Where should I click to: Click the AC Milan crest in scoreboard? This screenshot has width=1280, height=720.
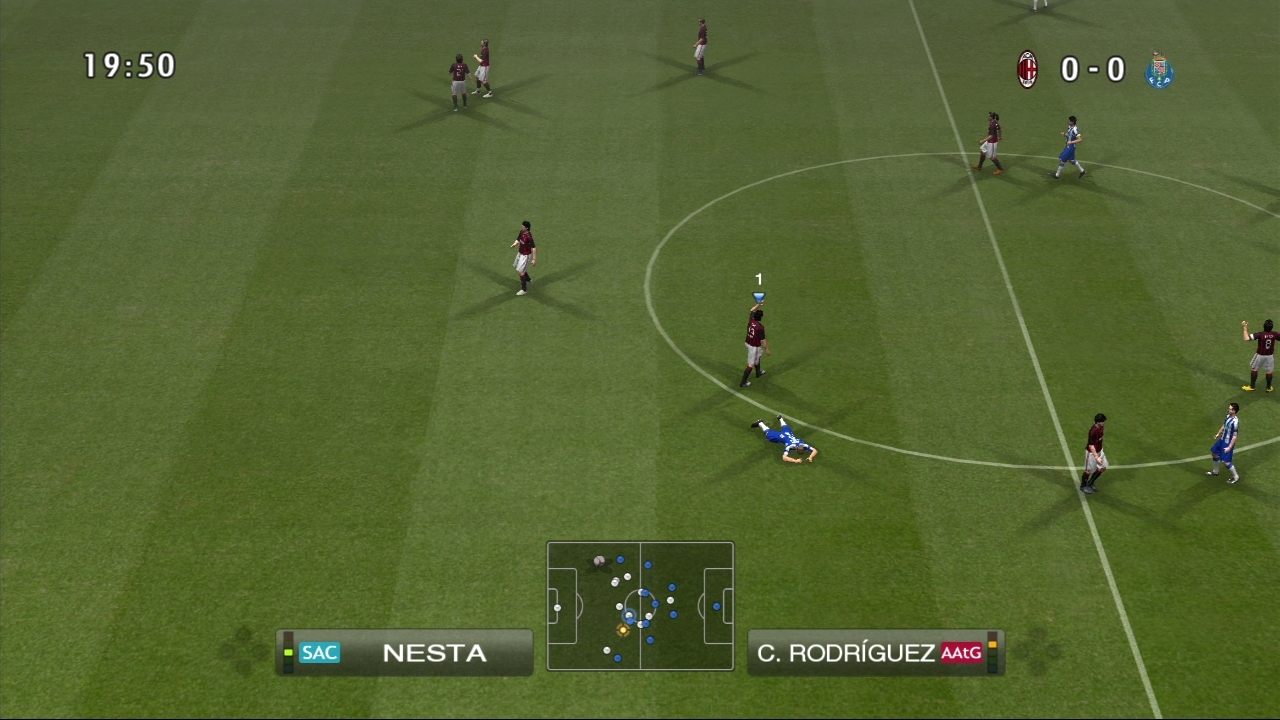coord(1027,69)
